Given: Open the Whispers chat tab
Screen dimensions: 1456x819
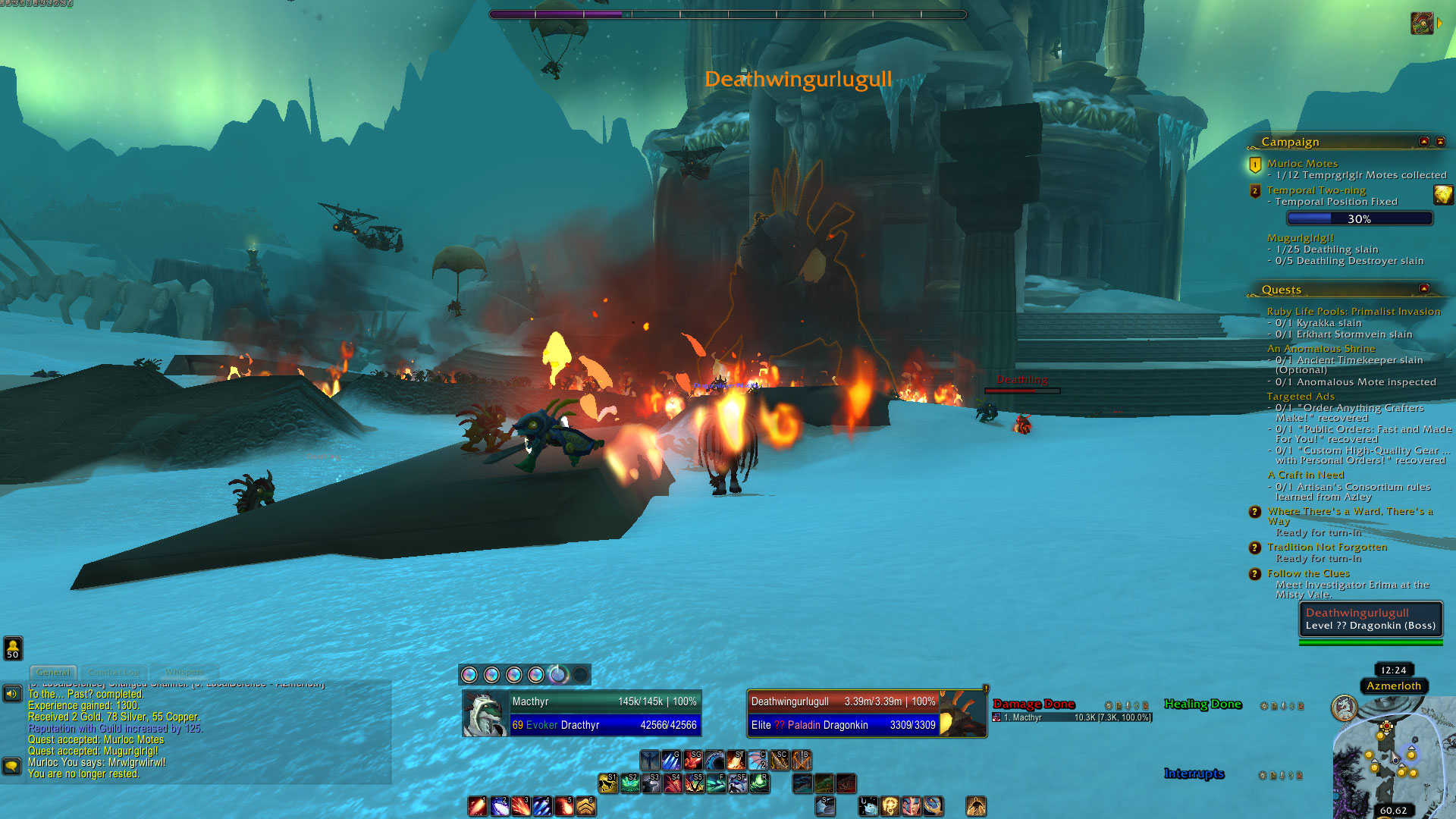Looking at the screenshot, I should [x=184, y=673].
